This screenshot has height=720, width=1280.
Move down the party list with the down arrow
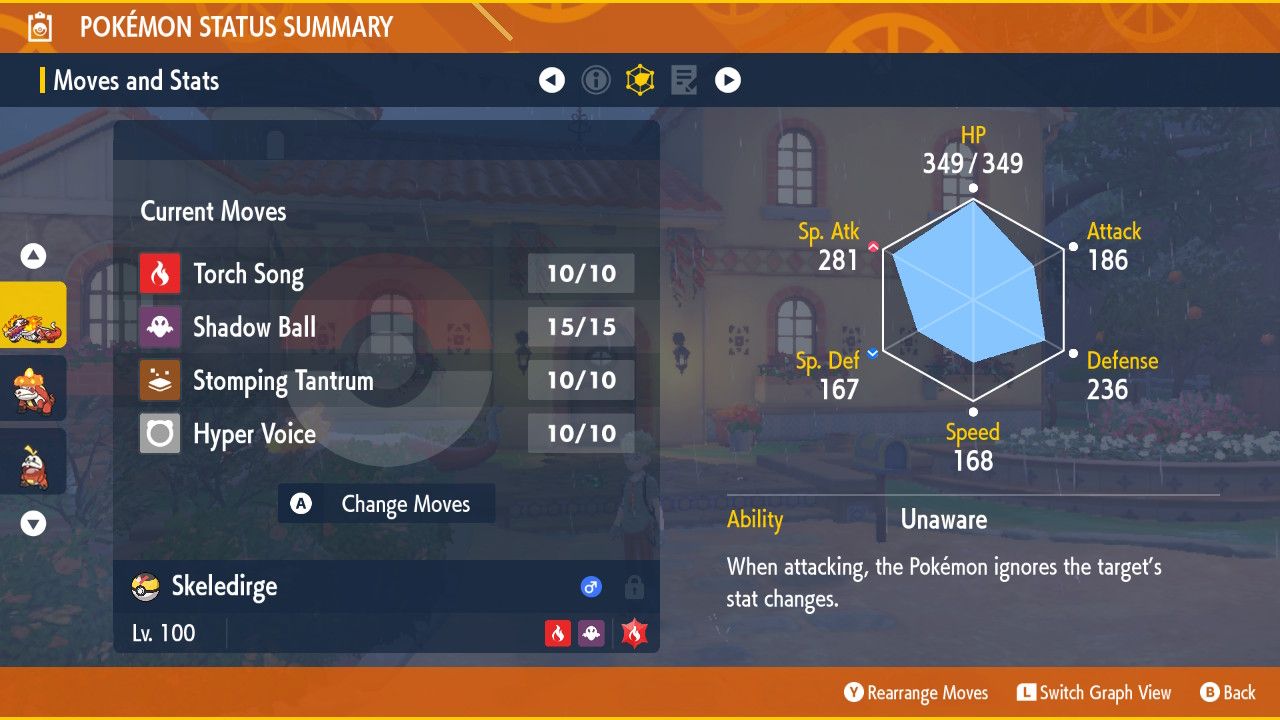[34, 523]
